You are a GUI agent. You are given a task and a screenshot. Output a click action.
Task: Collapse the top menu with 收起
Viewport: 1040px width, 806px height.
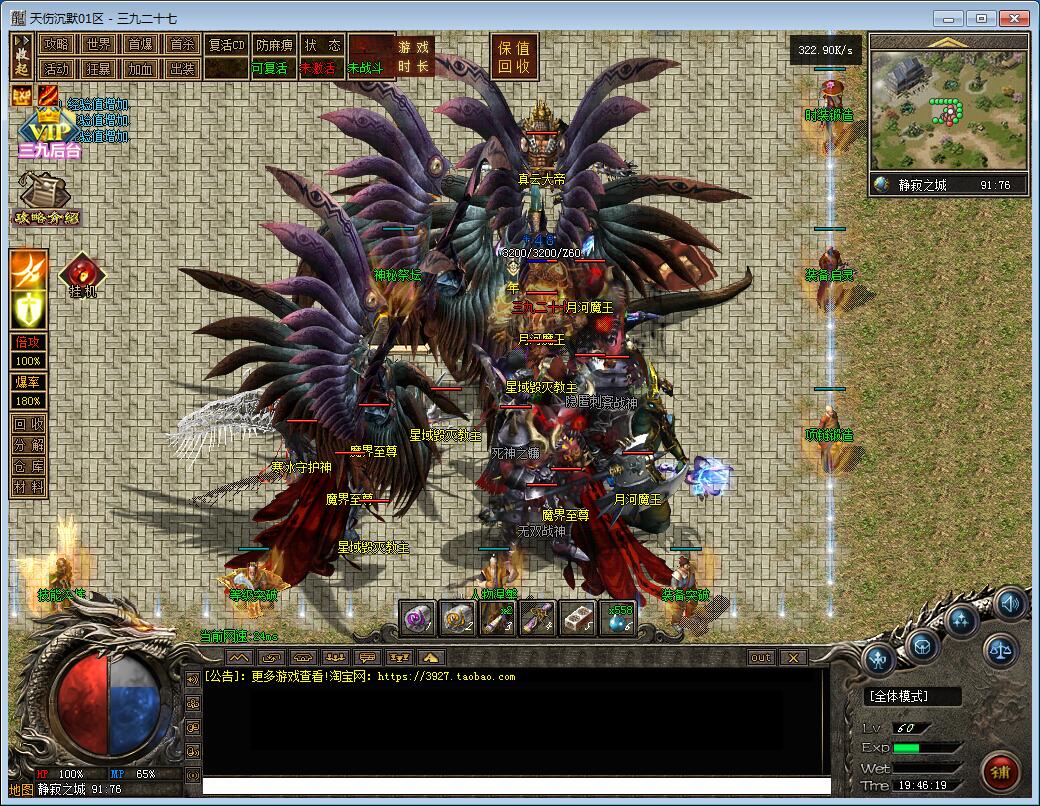click(22, 55)
